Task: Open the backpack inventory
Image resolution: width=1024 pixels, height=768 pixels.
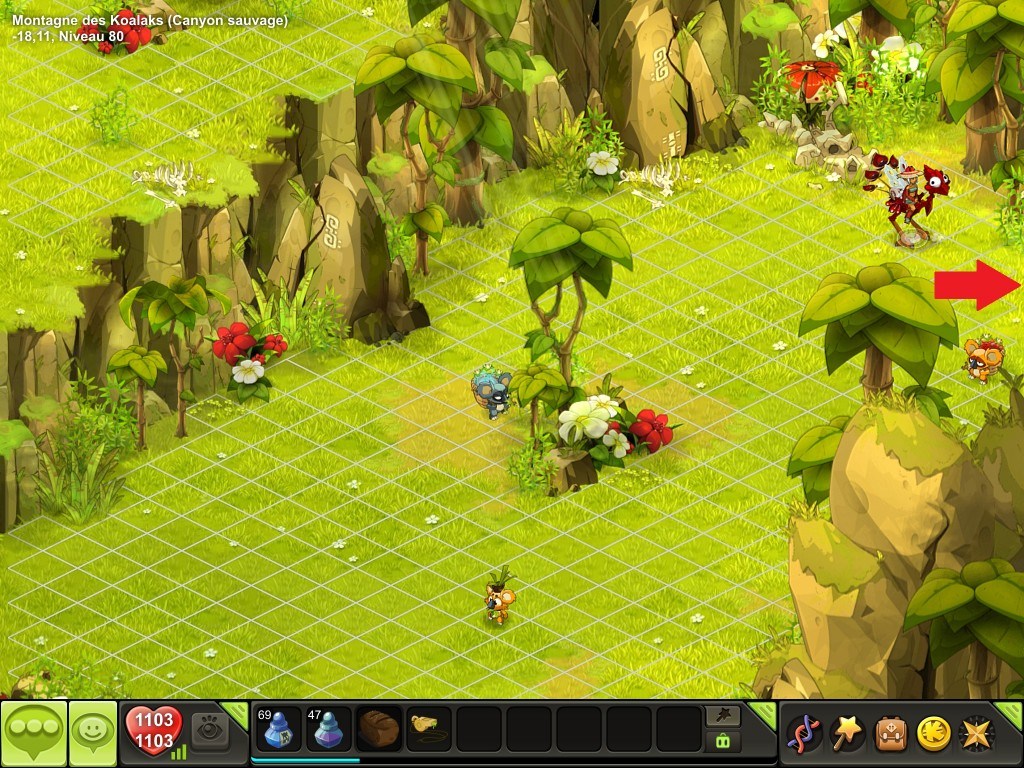Action: tap(891, 733)
